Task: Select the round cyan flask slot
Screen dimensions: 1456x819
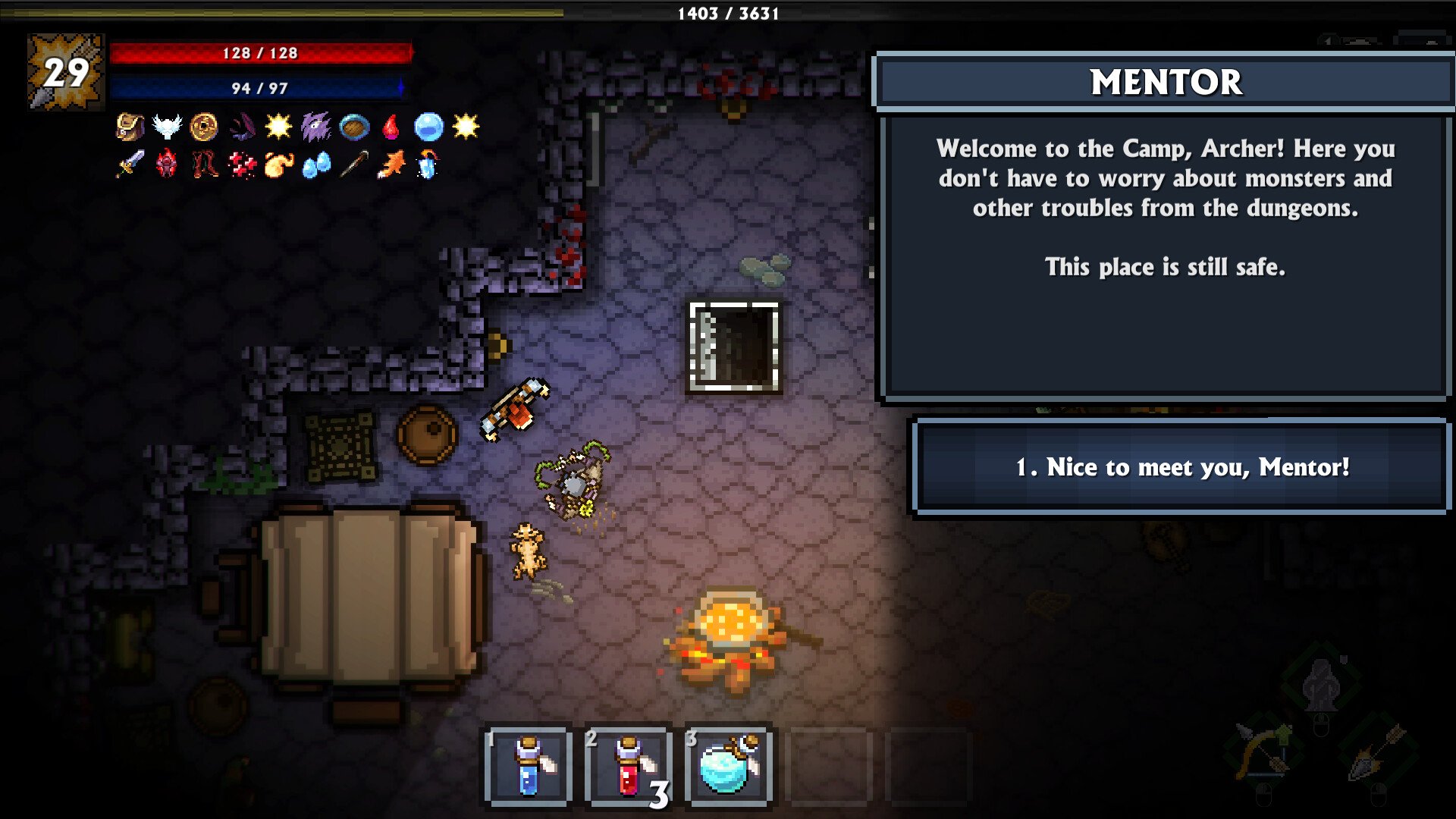Action: pyautogui.click(x=729, y=767)
